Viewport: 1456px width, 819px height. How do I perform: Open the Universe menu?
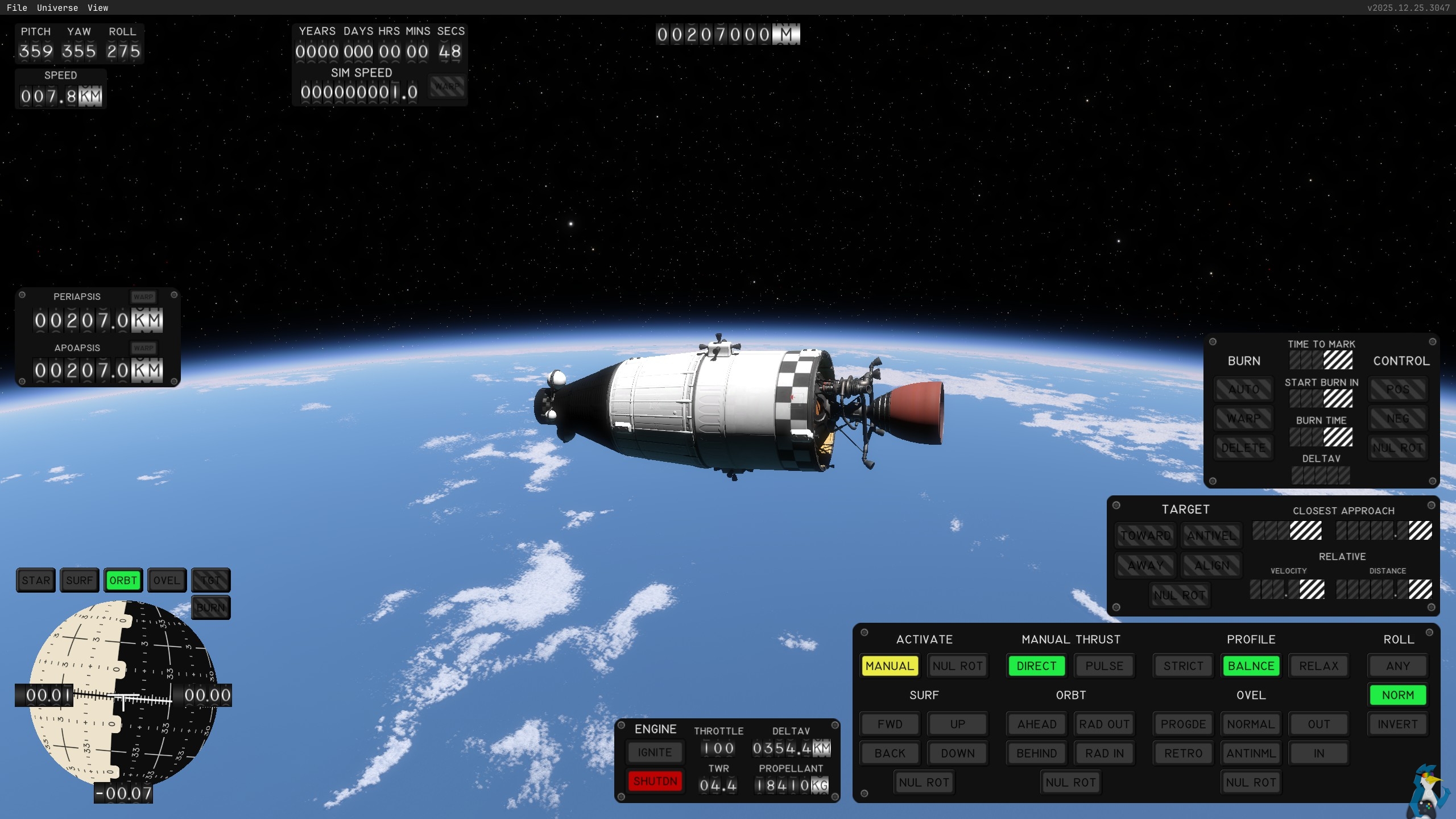(57, 8)
